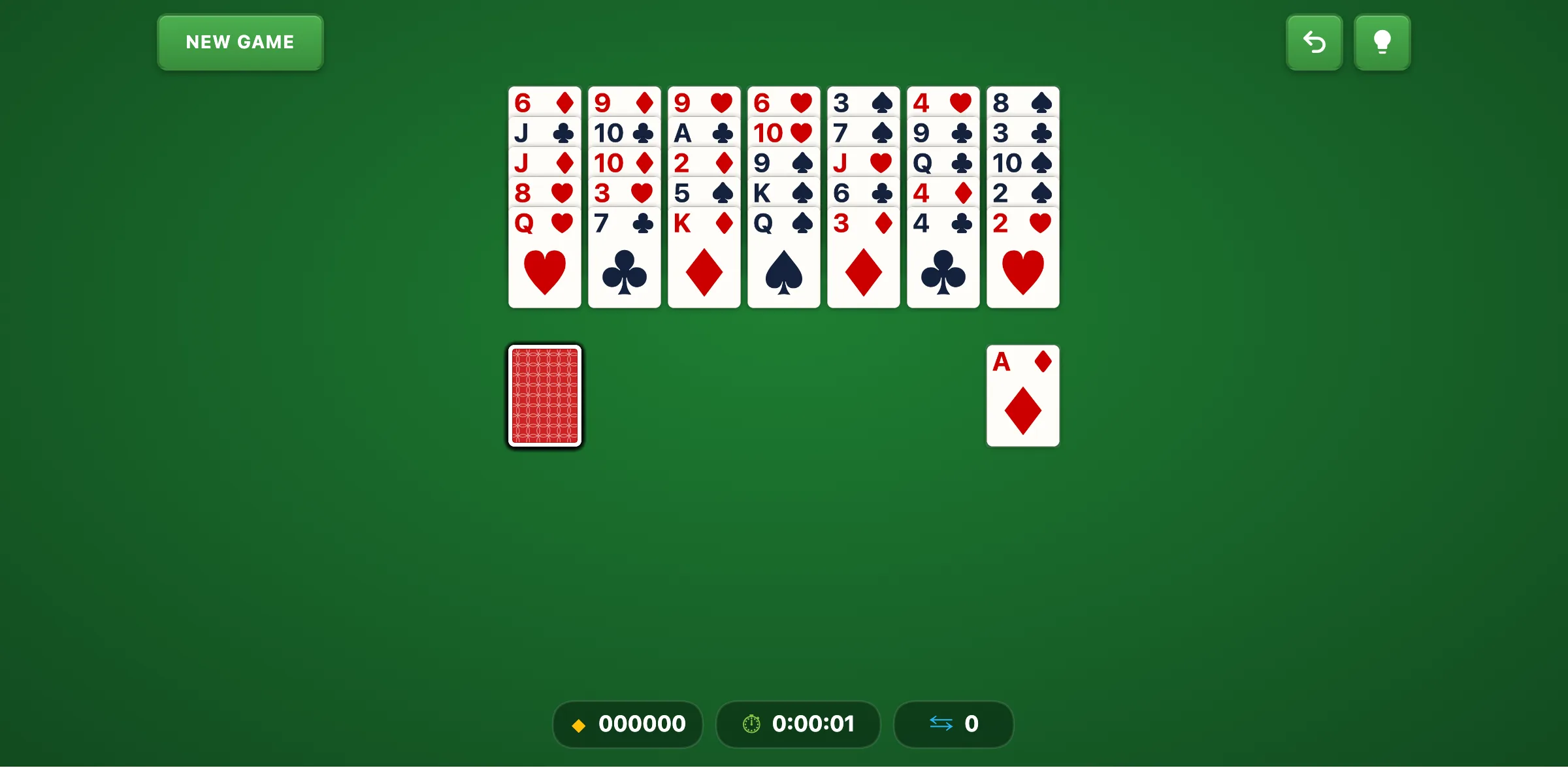This screenshot has width=1568, height=768.
Task: Select the 8 of Spades atop last column
Action: point(1022,103)
